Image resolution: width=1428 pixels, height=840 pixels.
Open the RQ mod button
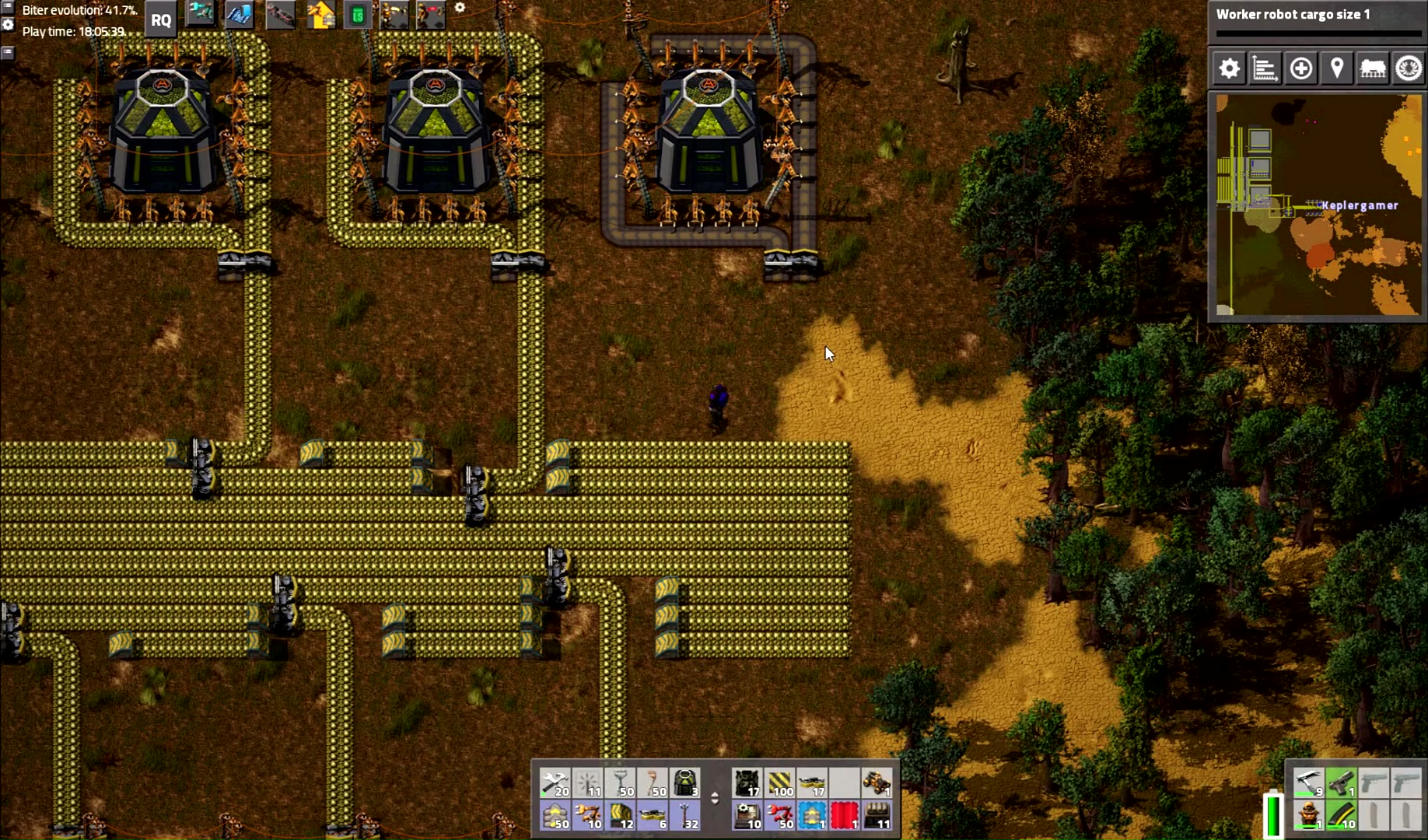(x=161, y=20)
